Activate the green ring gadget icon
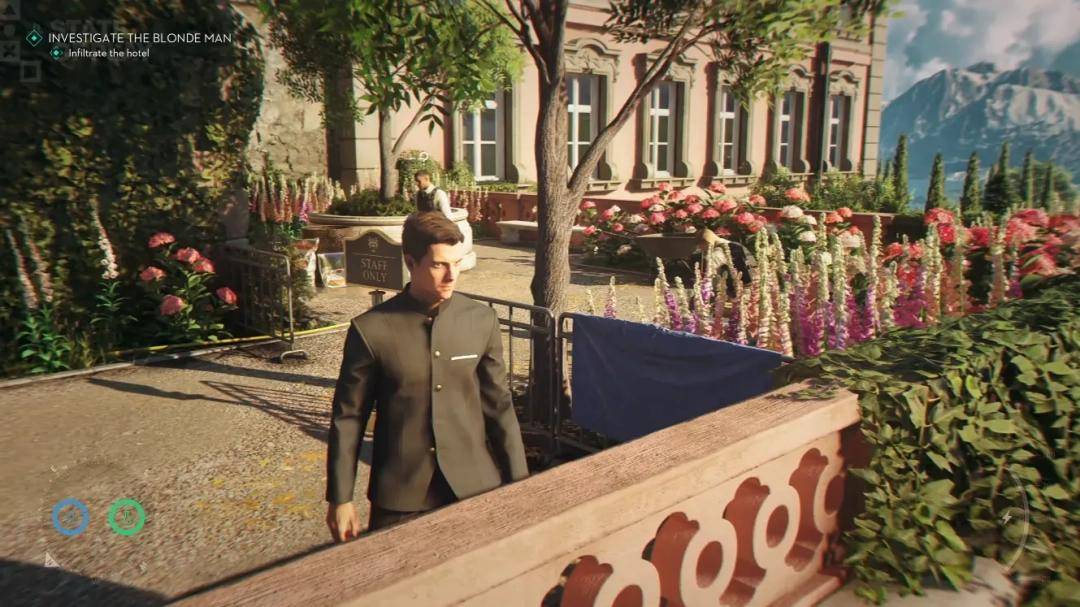Screen dimensions: 1080x607 (127, 517)
